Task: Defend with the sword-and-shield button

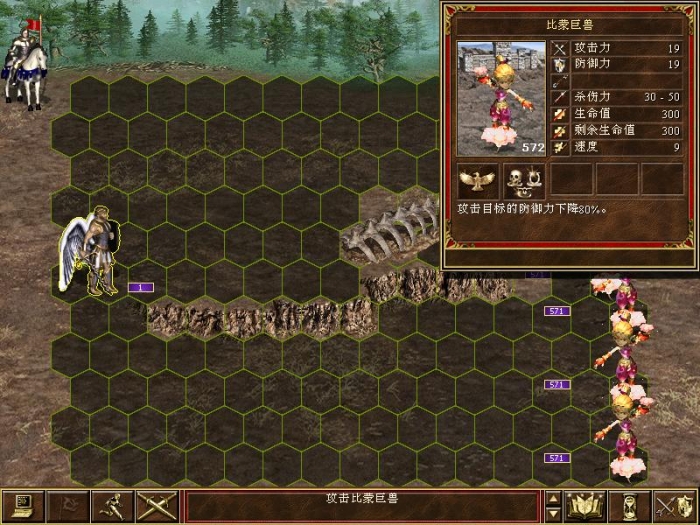Action: coord(676,506)
